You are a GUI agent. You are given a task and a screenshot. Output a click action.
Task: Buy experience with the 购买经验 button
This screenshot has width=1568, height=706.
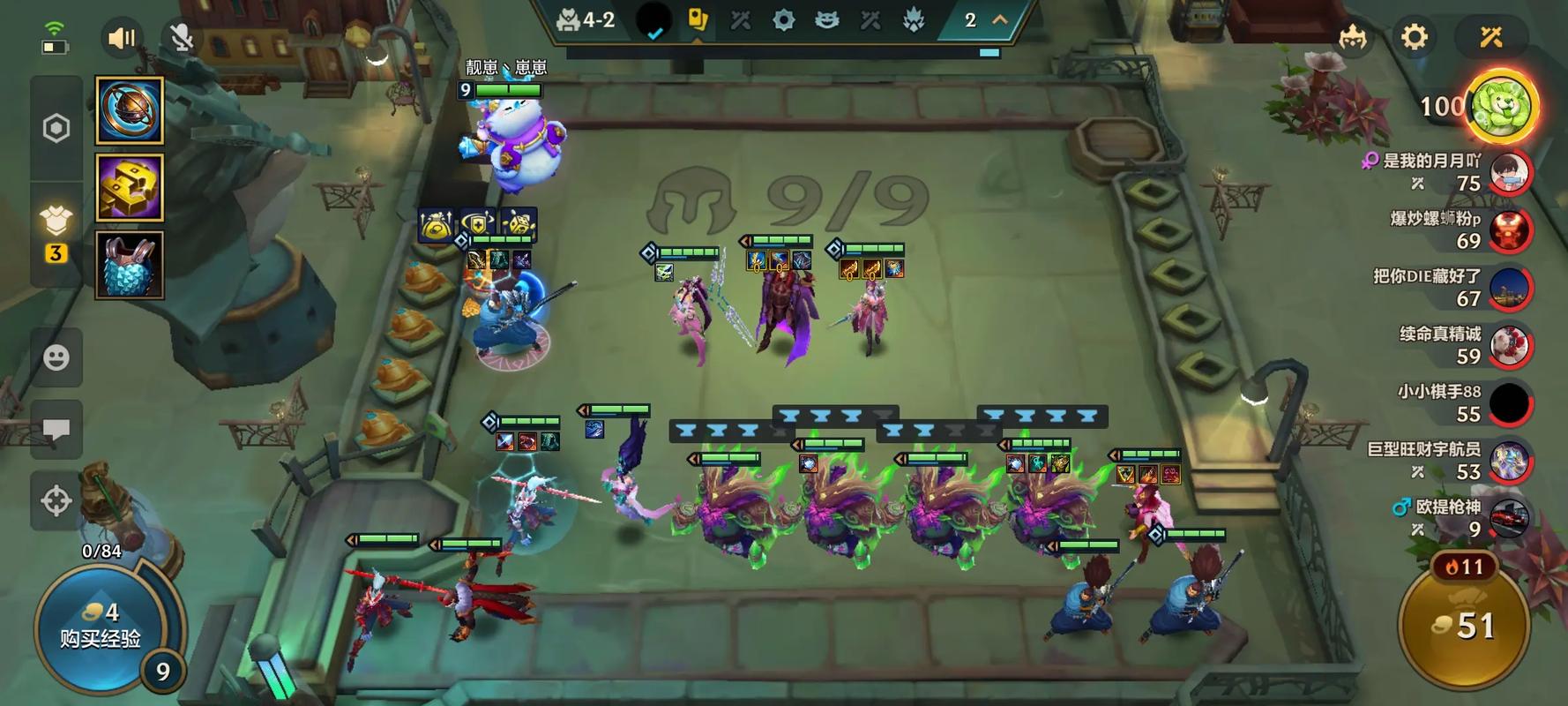click(100, 626)
